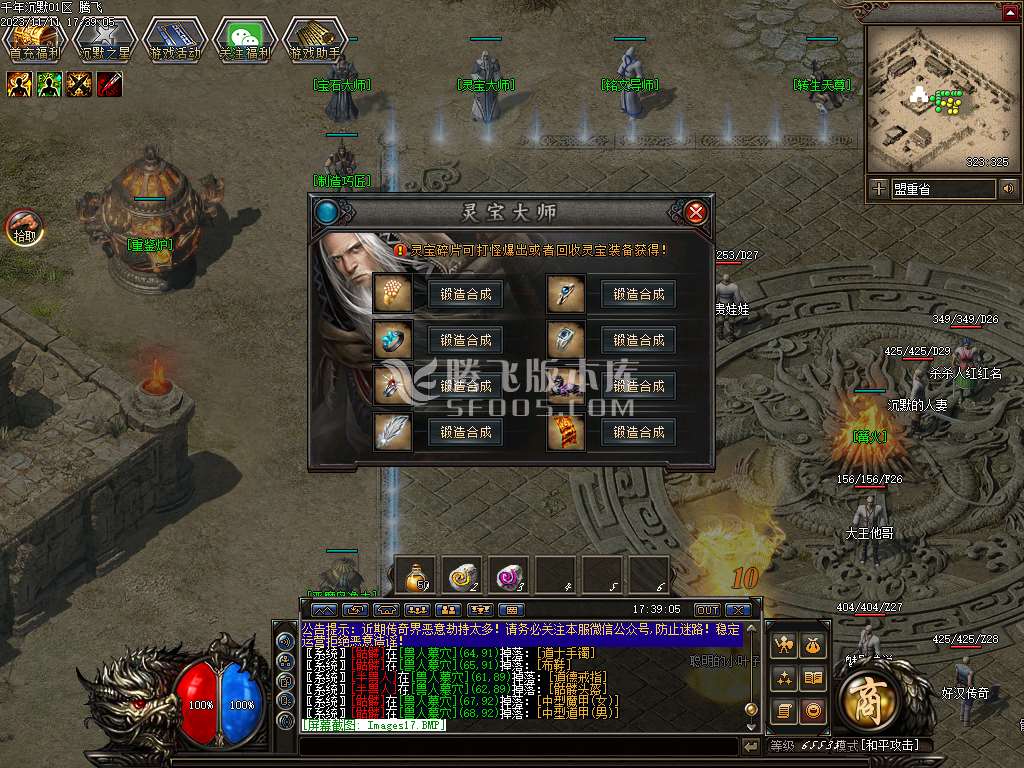The image size is (1024, 768).
Task: Toggle the sound speaker button under the minimap
Action: click(x=1008, y=188)
